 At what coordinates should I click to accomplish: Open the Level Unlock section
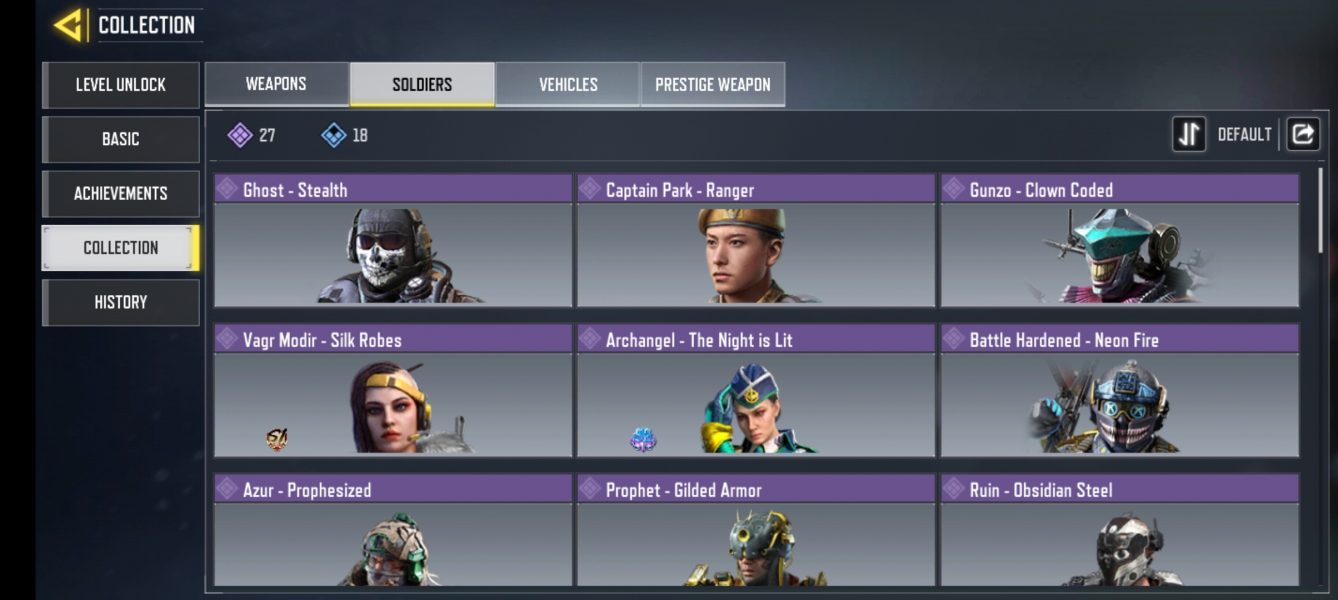click(x=121, y=85)
